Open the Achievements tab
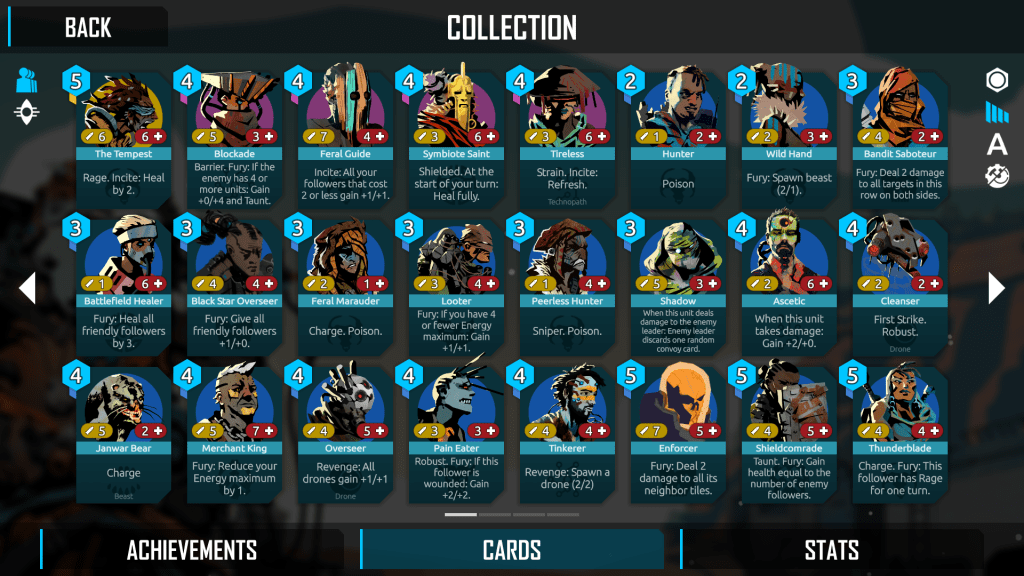The height and width of the screenshot is (576, 1024). pyautogui.click(x=191, y=550)
